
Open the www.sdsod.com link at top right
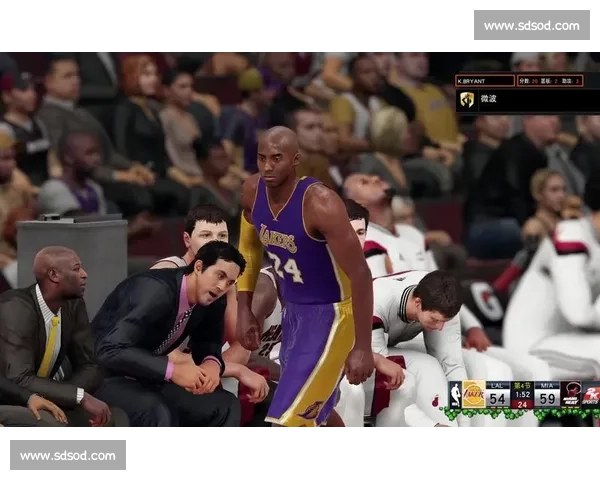click(x=531, y=25)
